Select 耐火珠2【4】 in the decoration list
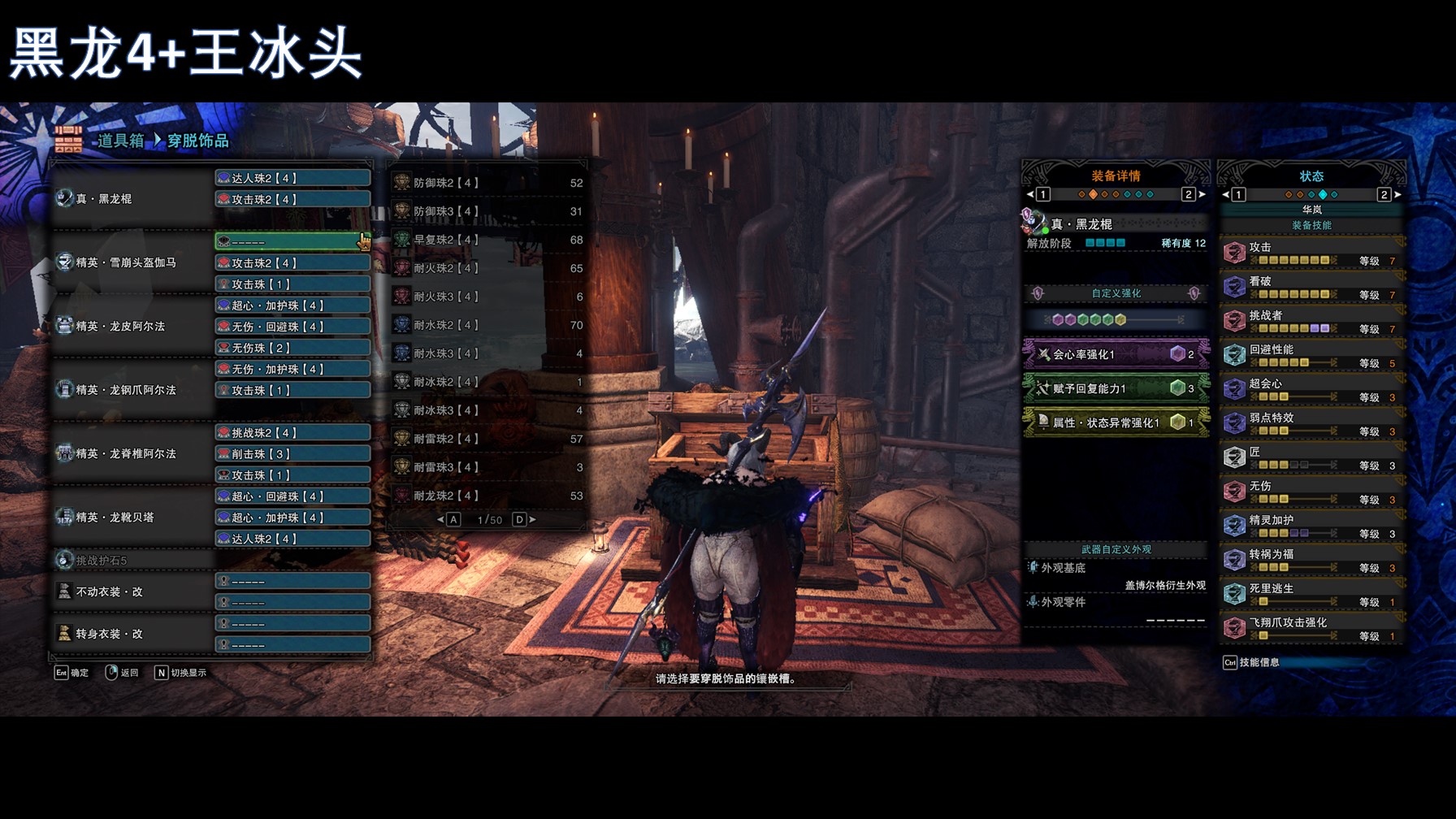Viewport: 1456px width, 819px height. click(x=487, y=269)
